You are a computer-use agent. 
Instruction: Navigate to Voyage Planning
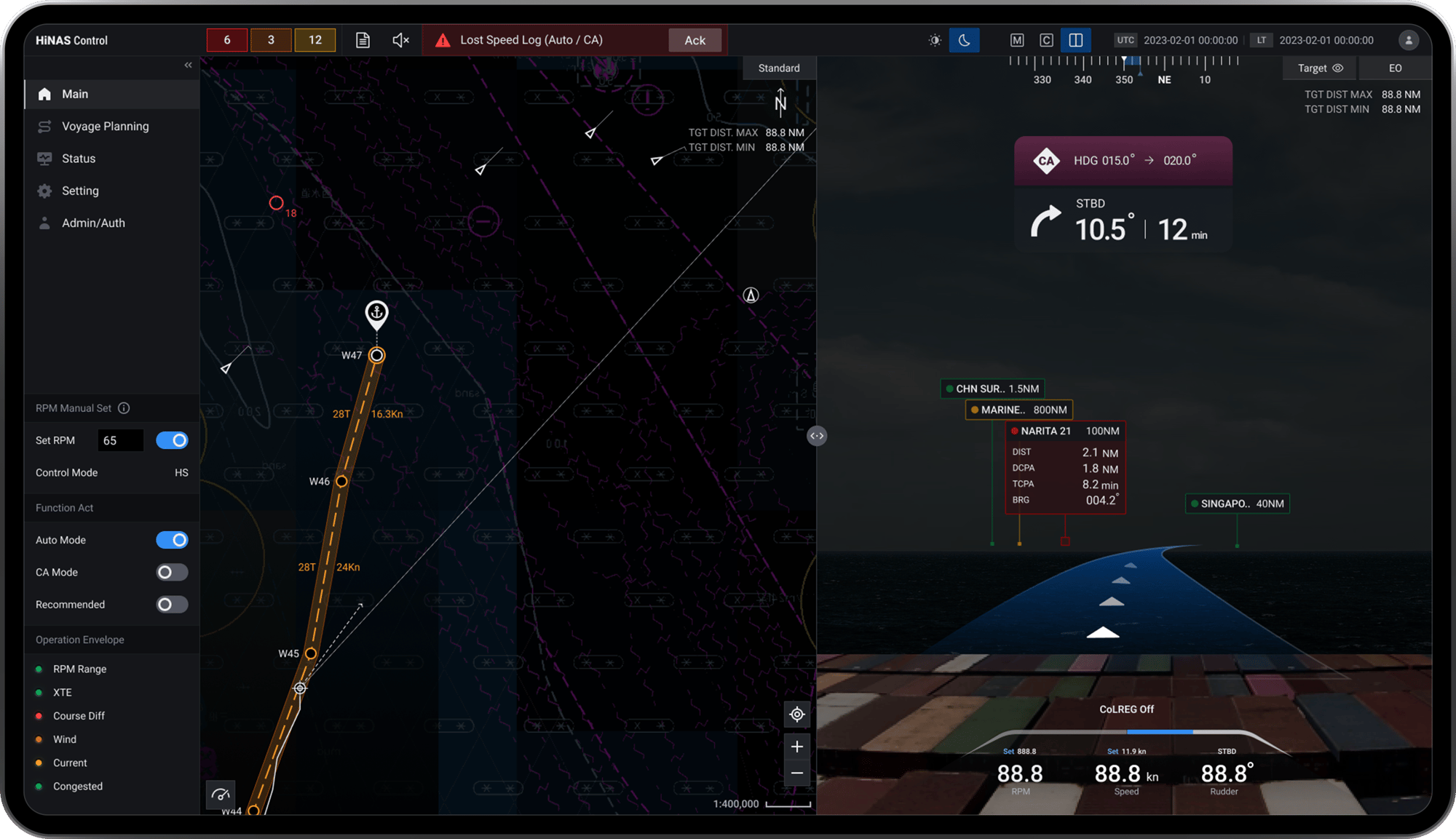[105, 126]
